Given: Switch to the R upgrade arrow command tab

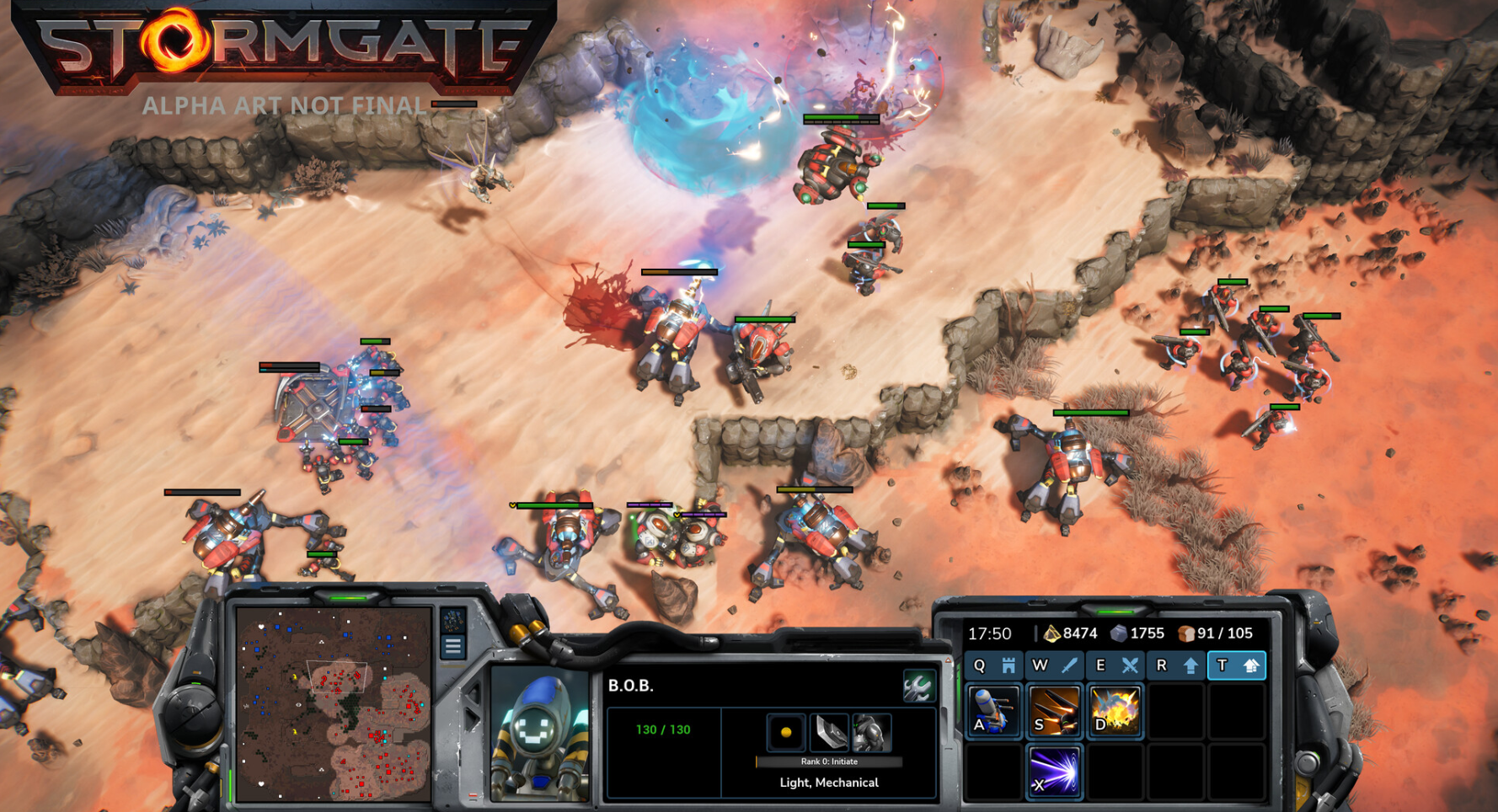Looking at the screenshot, I should (x=1175, y=665).
